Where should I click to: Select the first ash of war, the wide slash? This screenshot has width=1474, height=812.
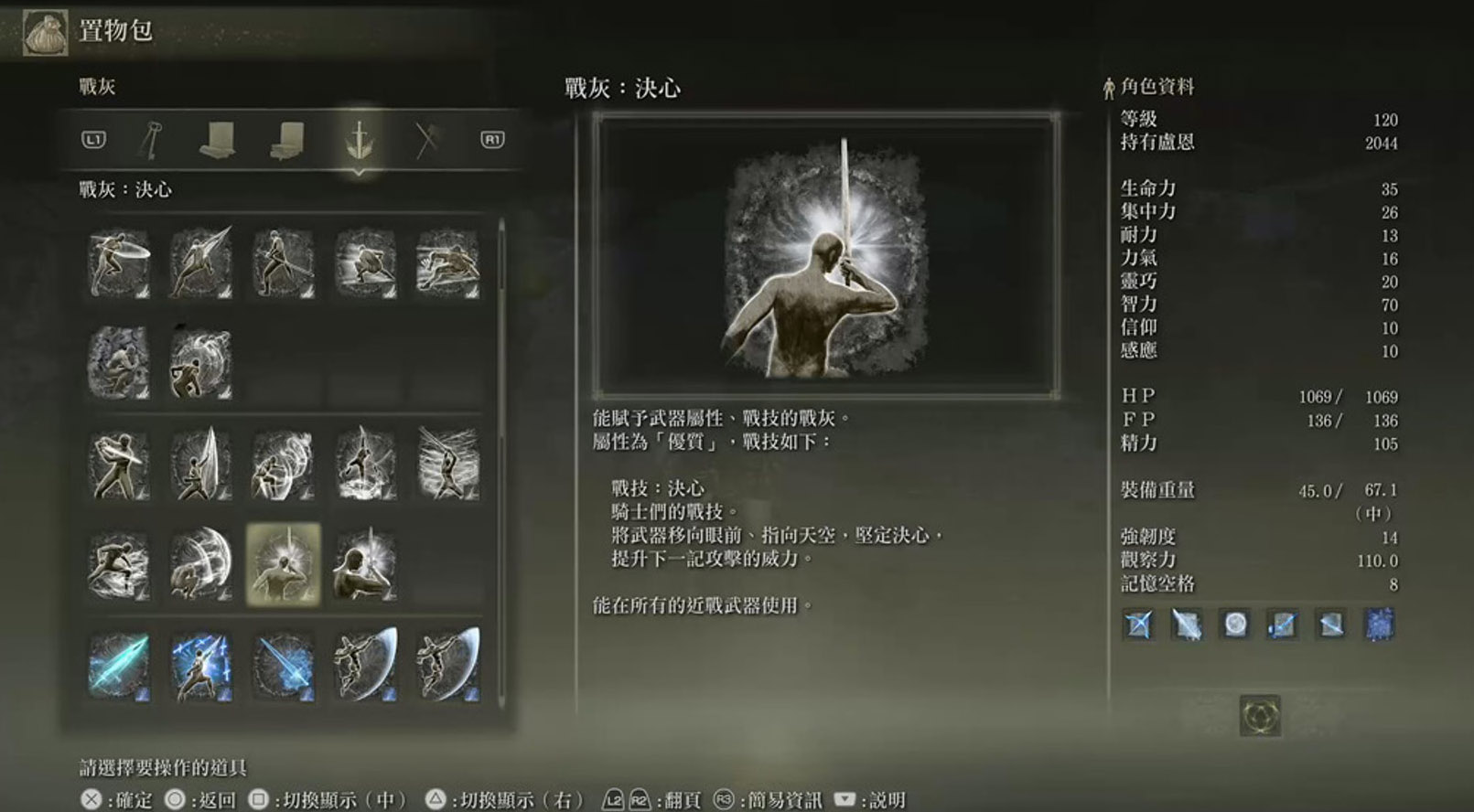tap(119, 263)
